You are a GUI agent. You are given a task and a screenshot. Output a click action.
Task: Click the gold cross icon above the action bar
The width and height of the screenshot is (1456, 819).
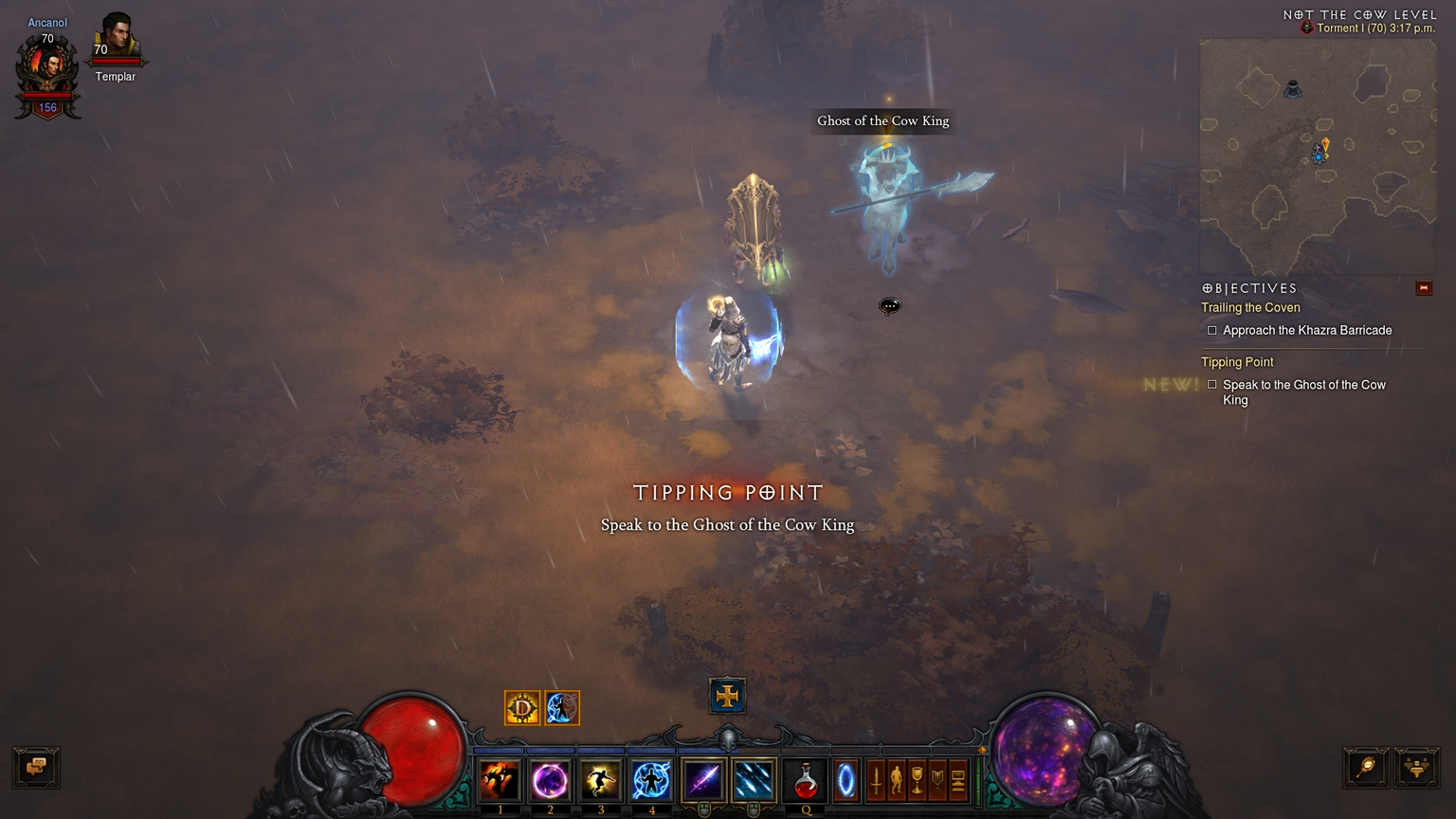727,696
